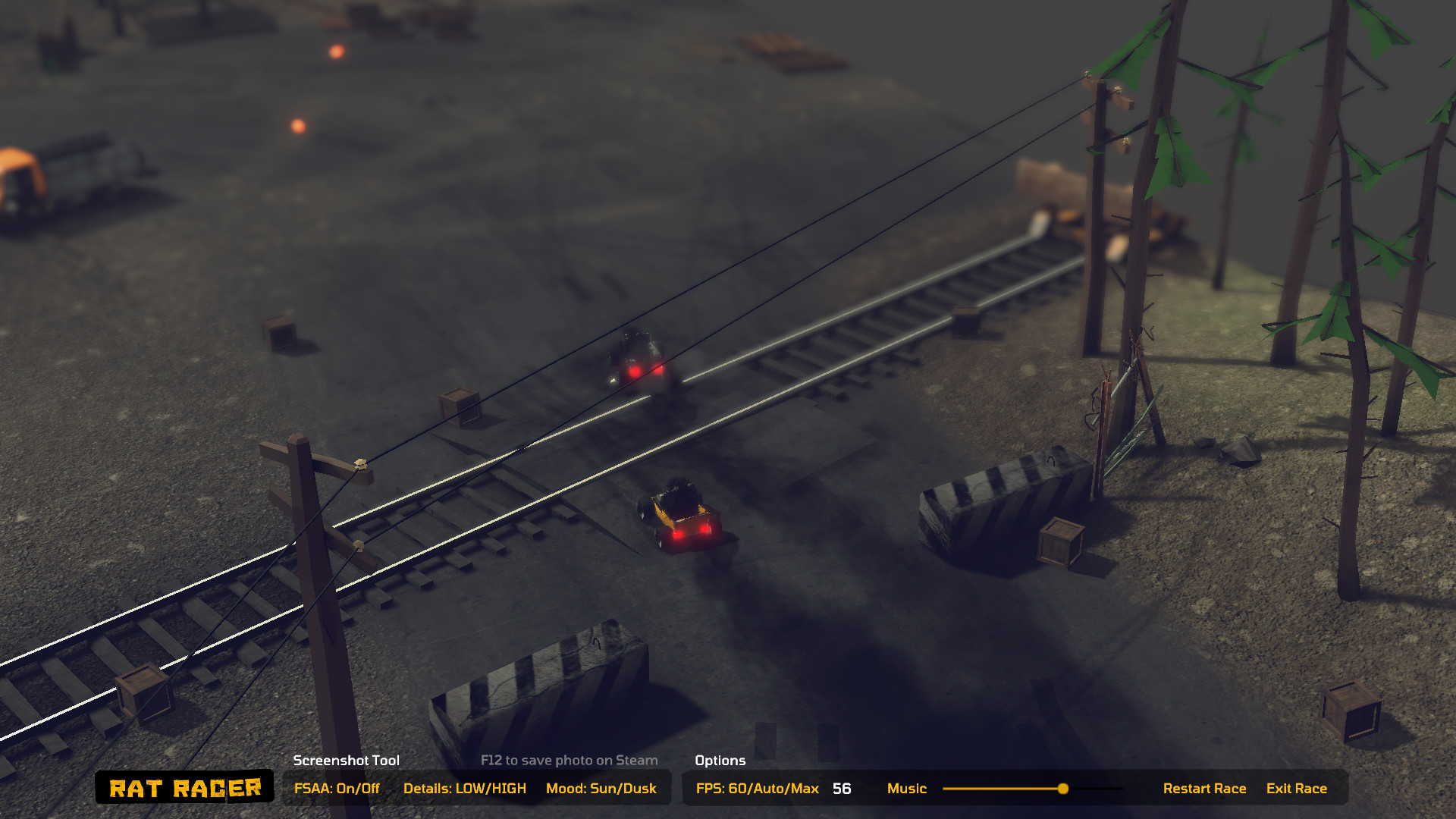Click Exit Race
Screen dimensions: 1456x819
(1297, 788)
